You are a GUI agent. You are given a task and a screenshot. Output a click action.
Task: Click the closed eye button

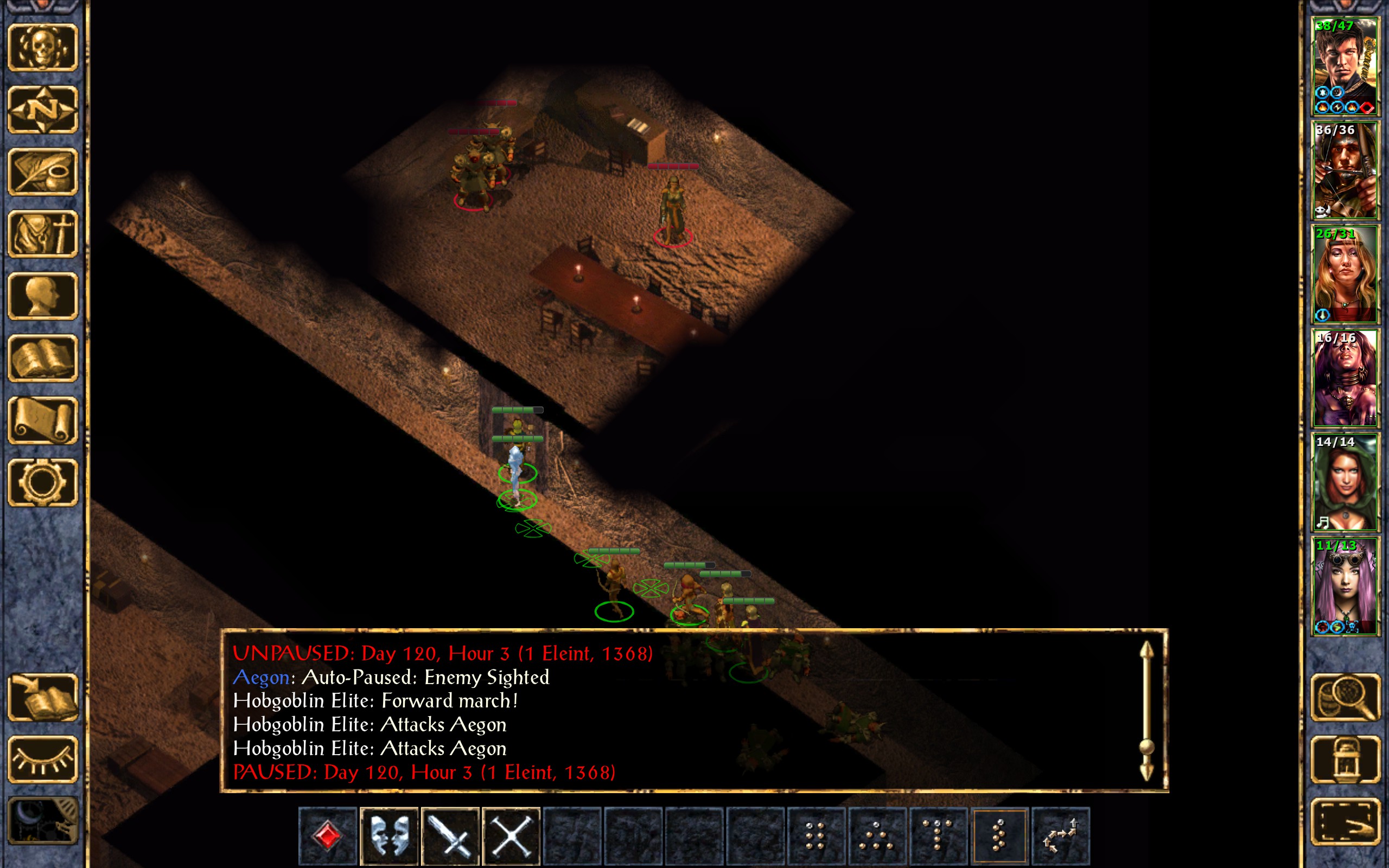pos(42,759)
